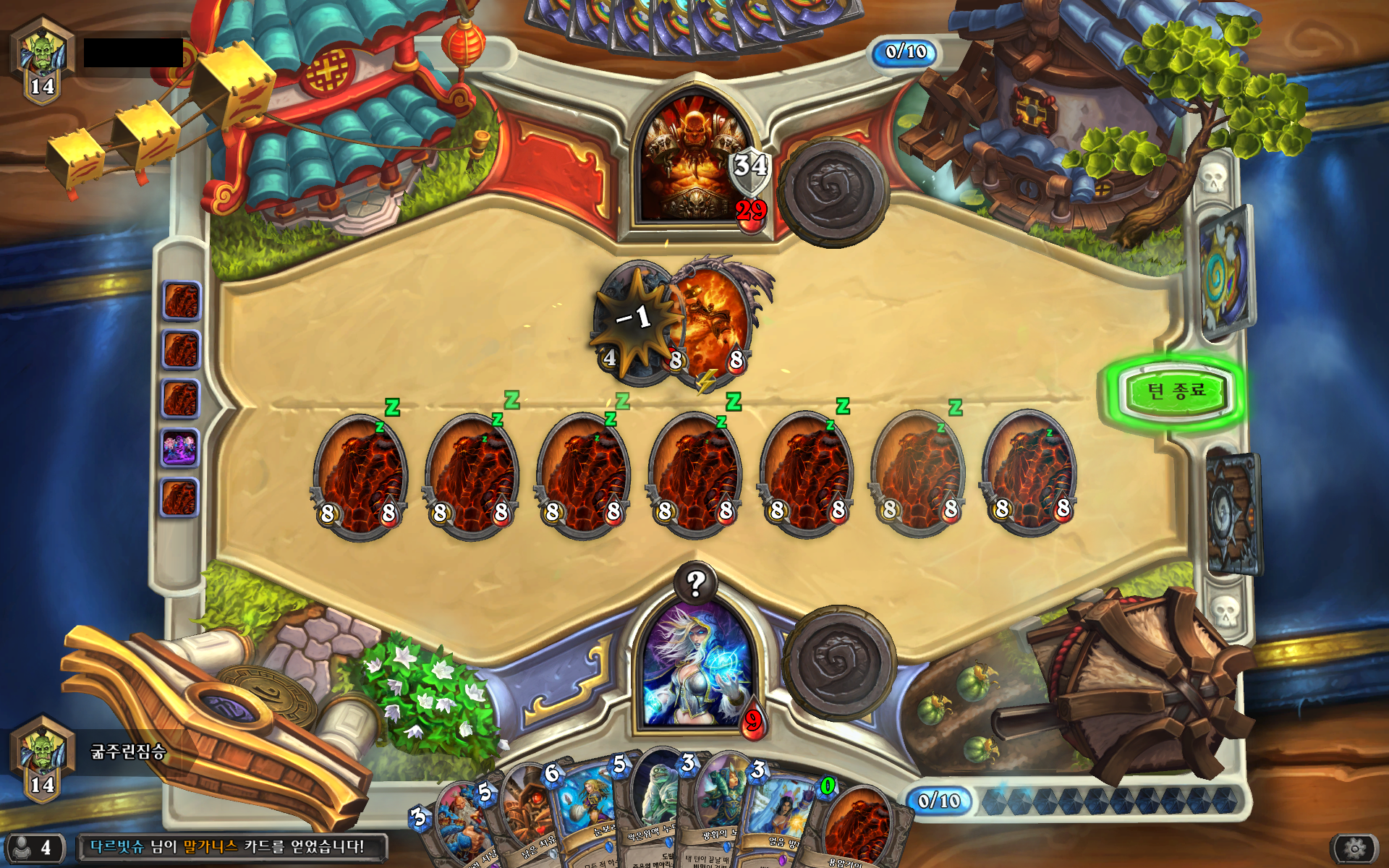Image resolution: width=1389 pixels, height=868 pixels.
Task: Inspect Garrosh's hero power button
Action: point(832,190)
